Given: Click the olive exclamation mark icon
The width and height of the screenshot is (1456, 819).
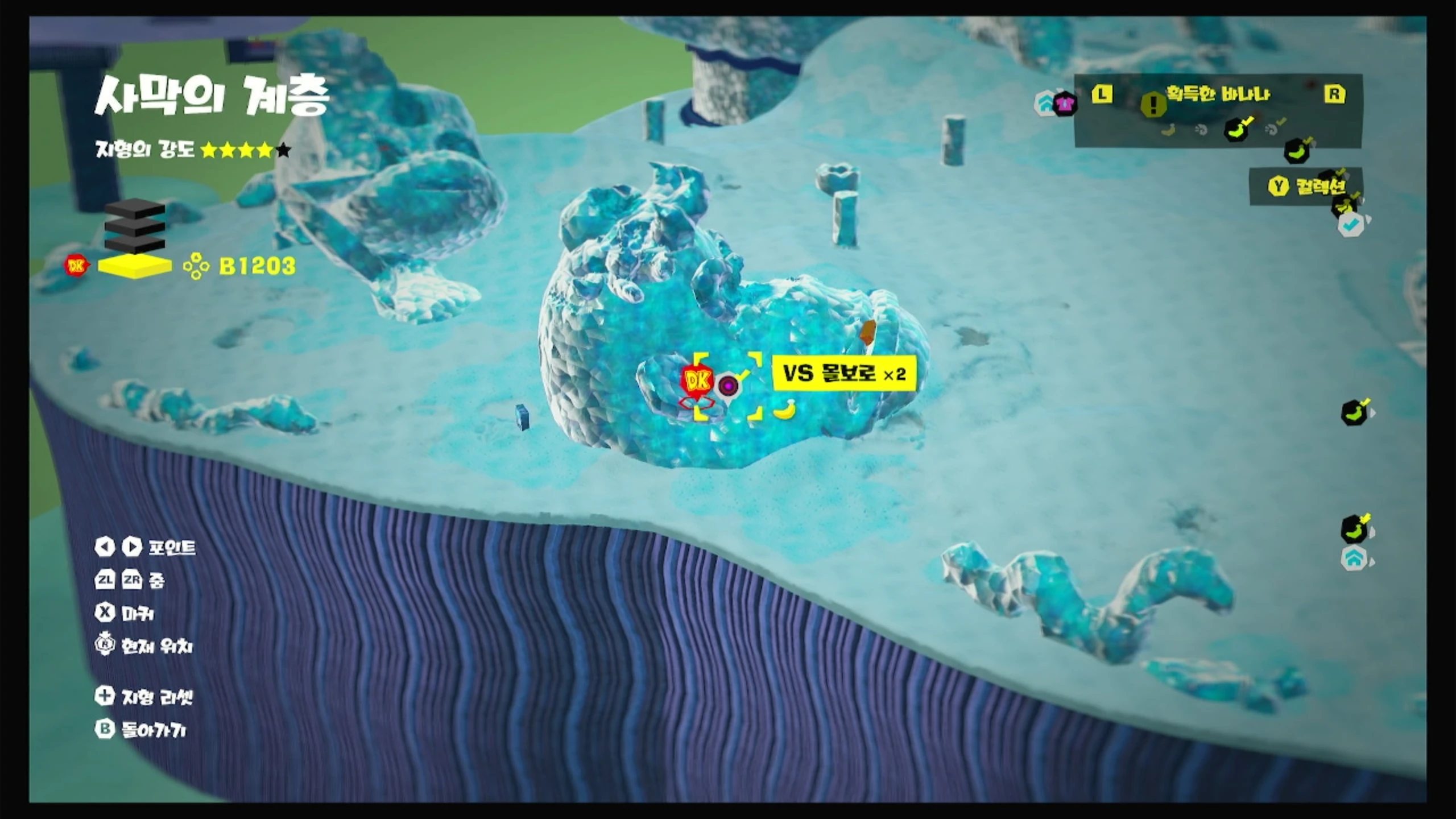Looking at the screenshot, I should coord(1153,104).
